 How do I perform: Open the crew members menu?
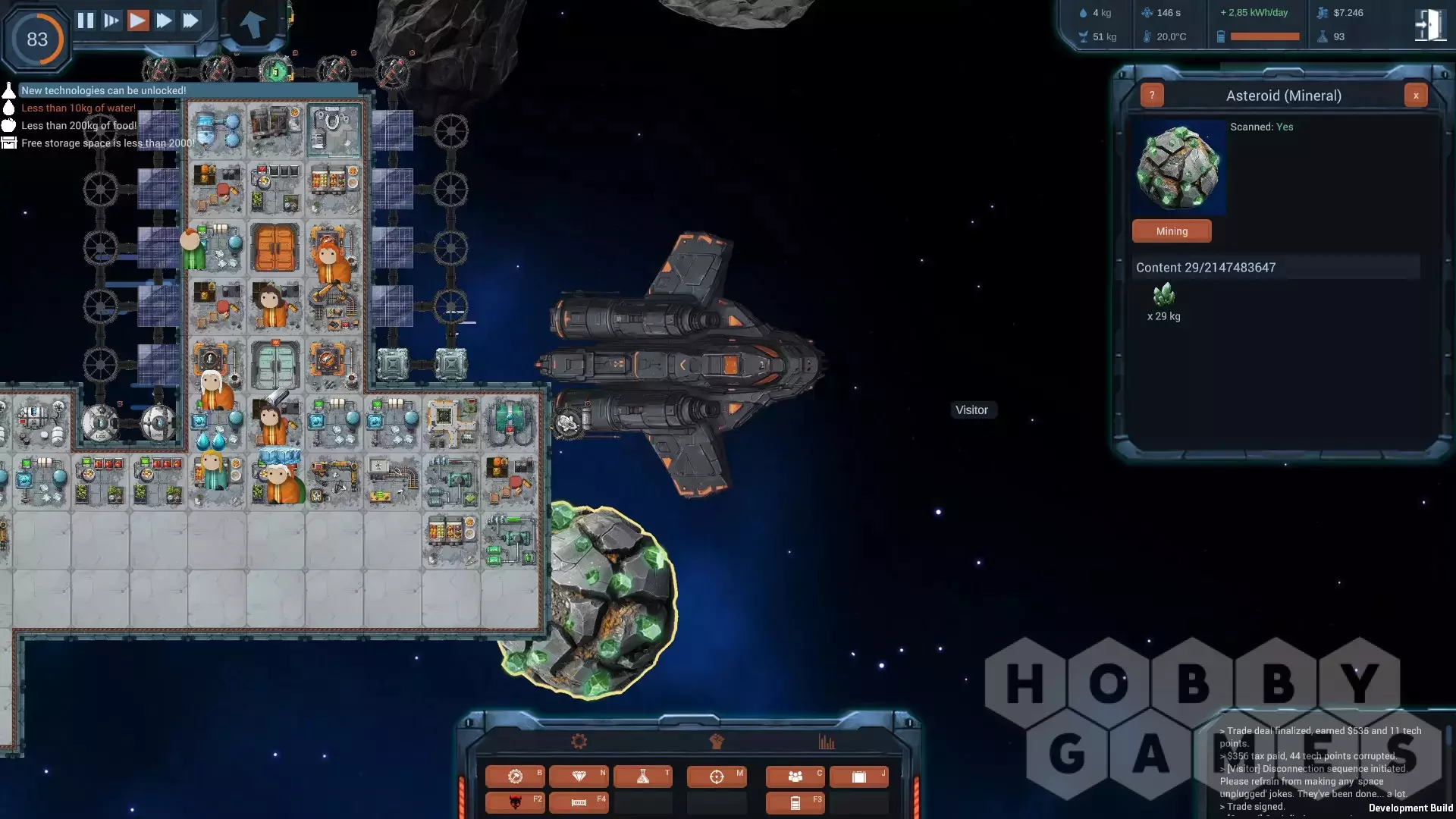tap(795, 777)
